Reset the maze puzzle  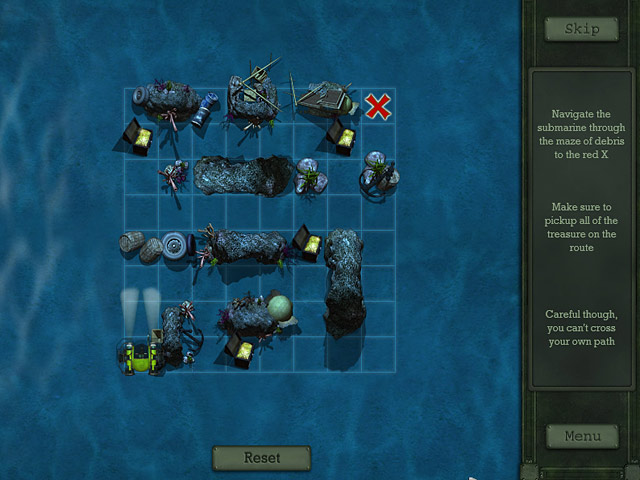(261, 458)
